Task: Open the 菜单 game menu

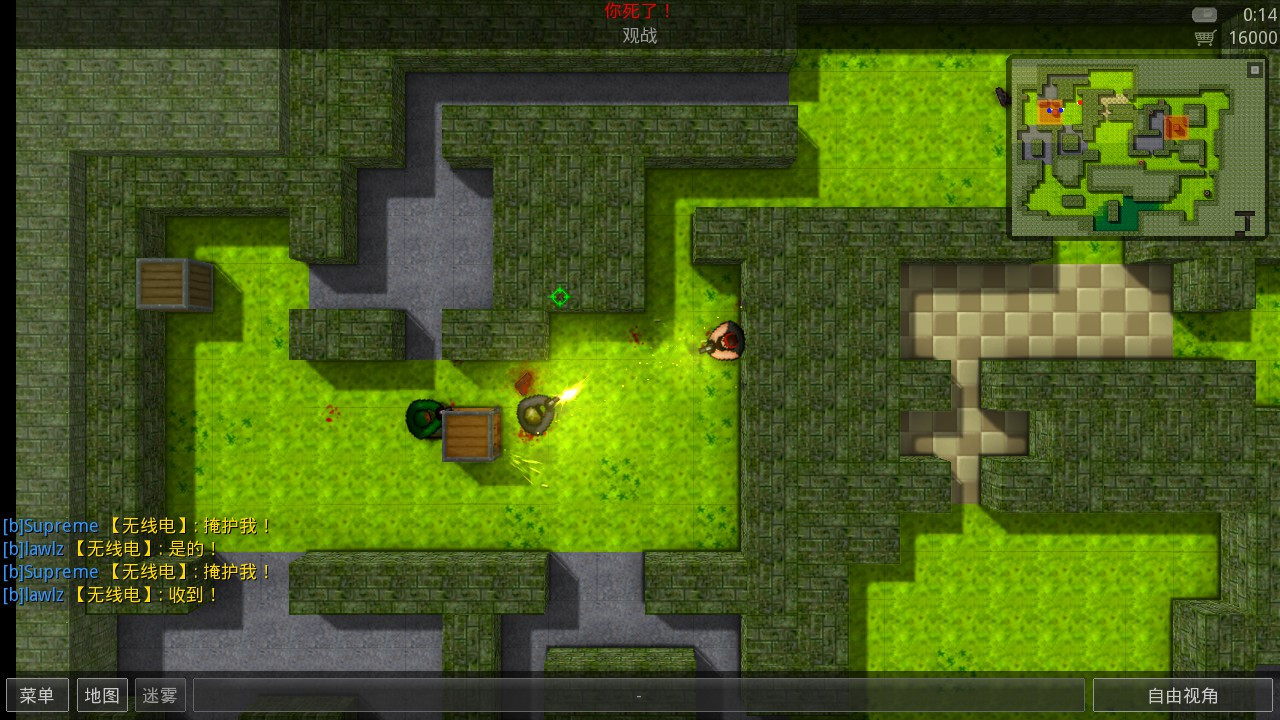Action: 37,695
